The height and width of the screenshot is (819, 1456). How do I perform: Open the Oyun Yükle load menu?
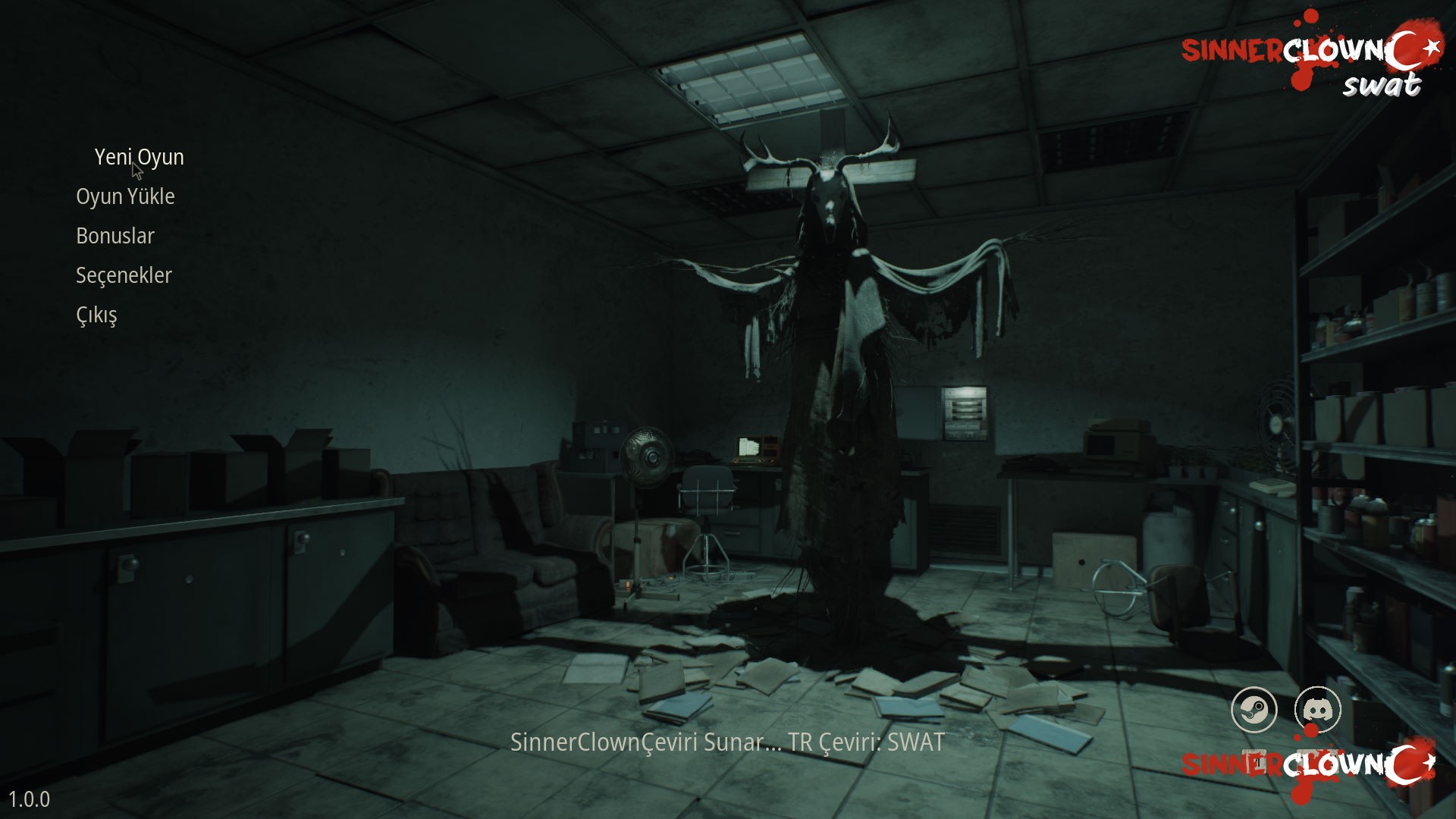click(x=125, y=196)
